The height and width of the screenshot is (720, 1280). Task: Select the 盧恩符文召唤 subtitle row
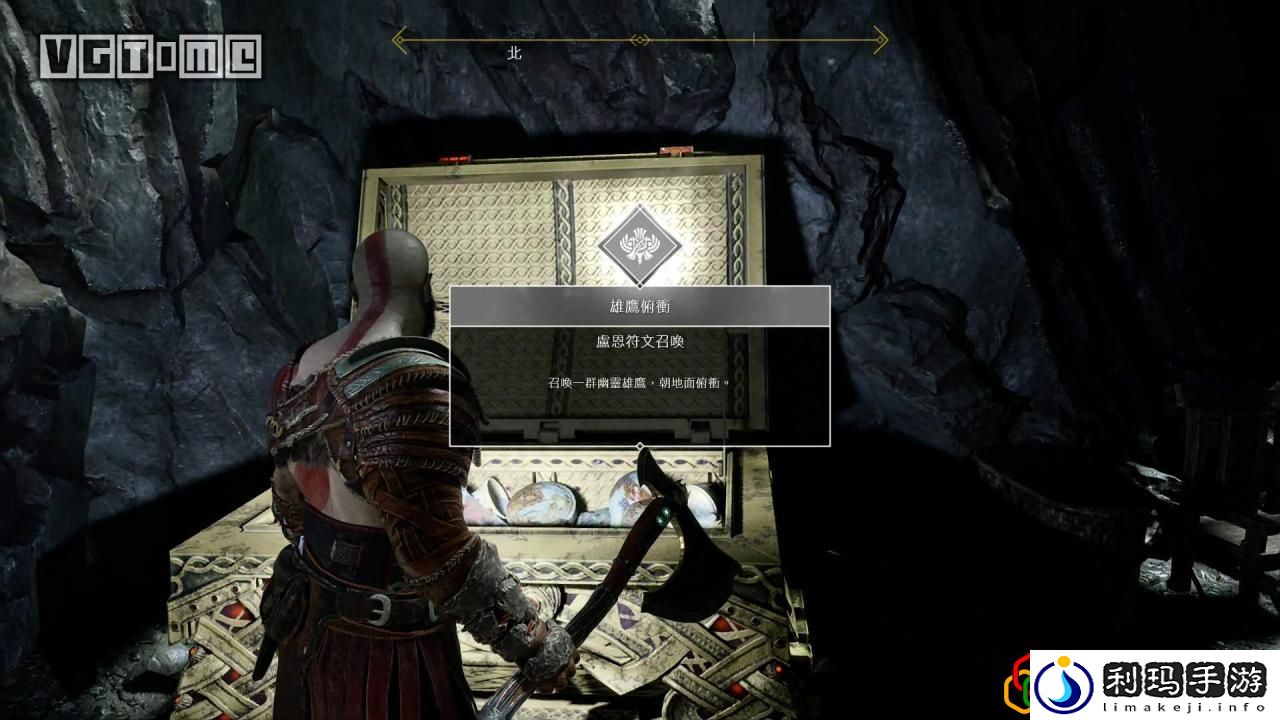pos(640,342)
